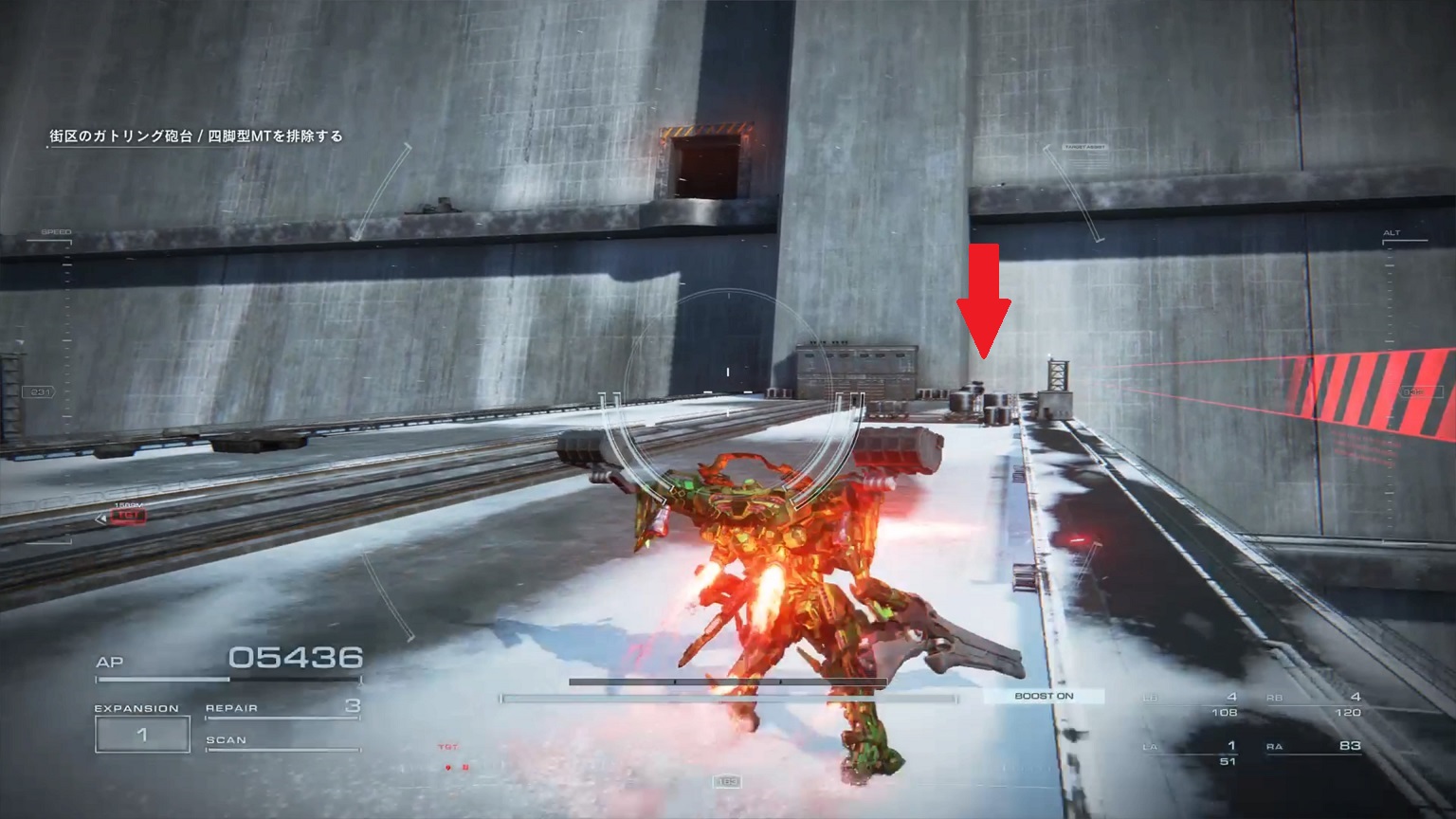This screenshot has width=1456, height=819.
Task: Trigger the SCAN gauge
Action: pos(282,741)
